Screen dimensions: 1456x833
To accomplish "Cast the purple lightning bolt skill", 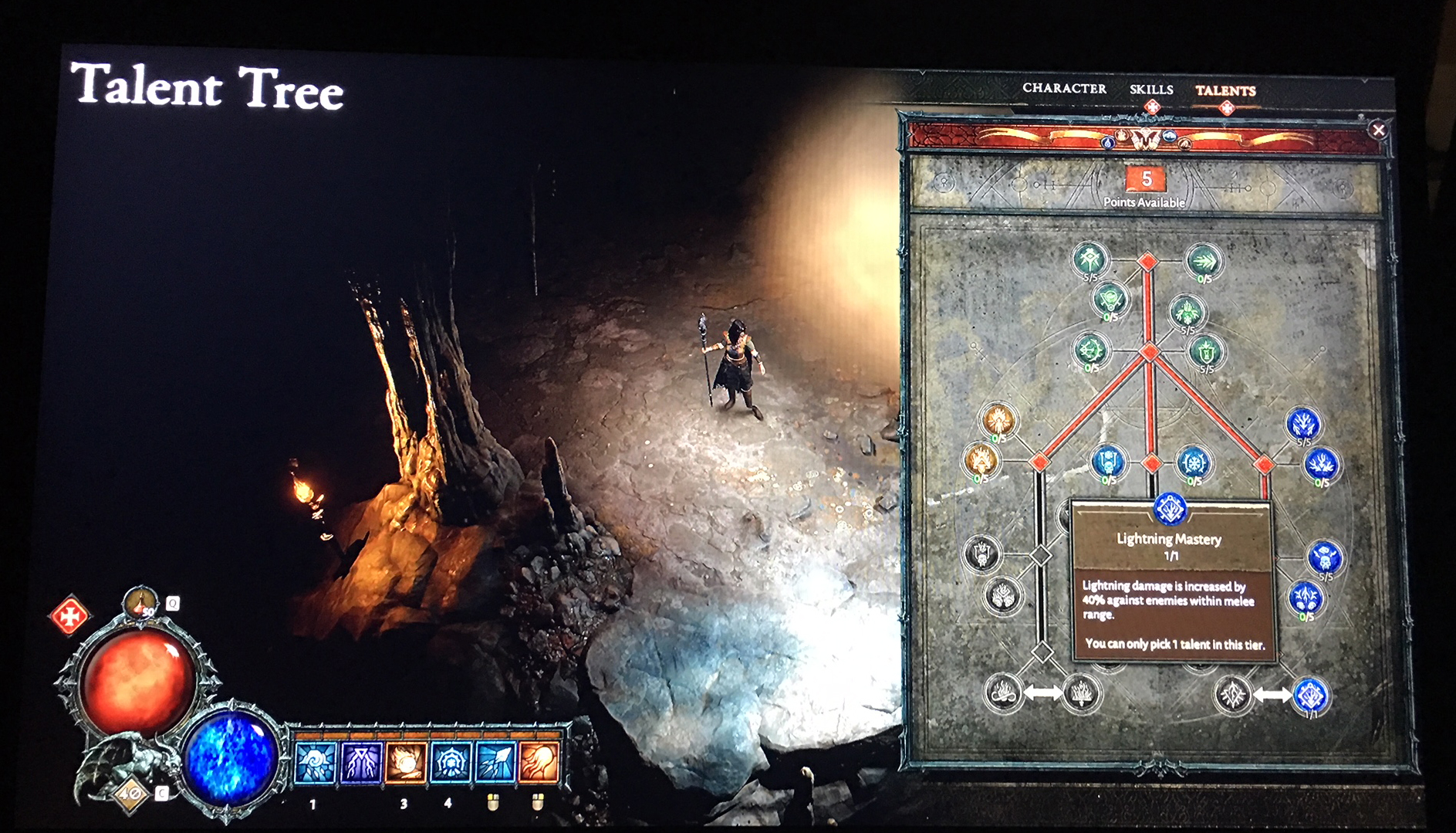I will point(360,762).
